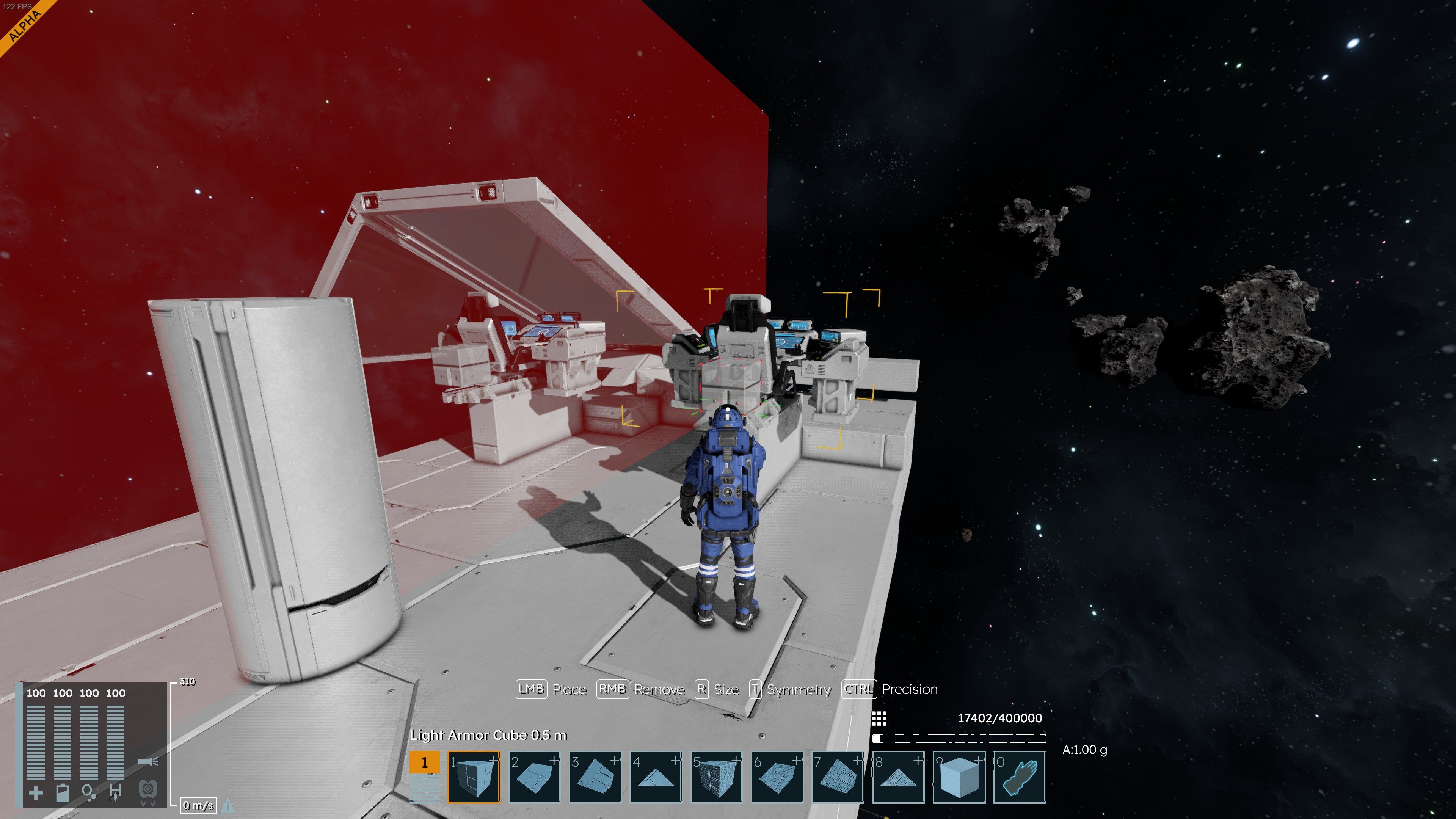Click the orange toolbar page number 1
This screenshot has width=1456, height=819.
(x=424, y=763)
